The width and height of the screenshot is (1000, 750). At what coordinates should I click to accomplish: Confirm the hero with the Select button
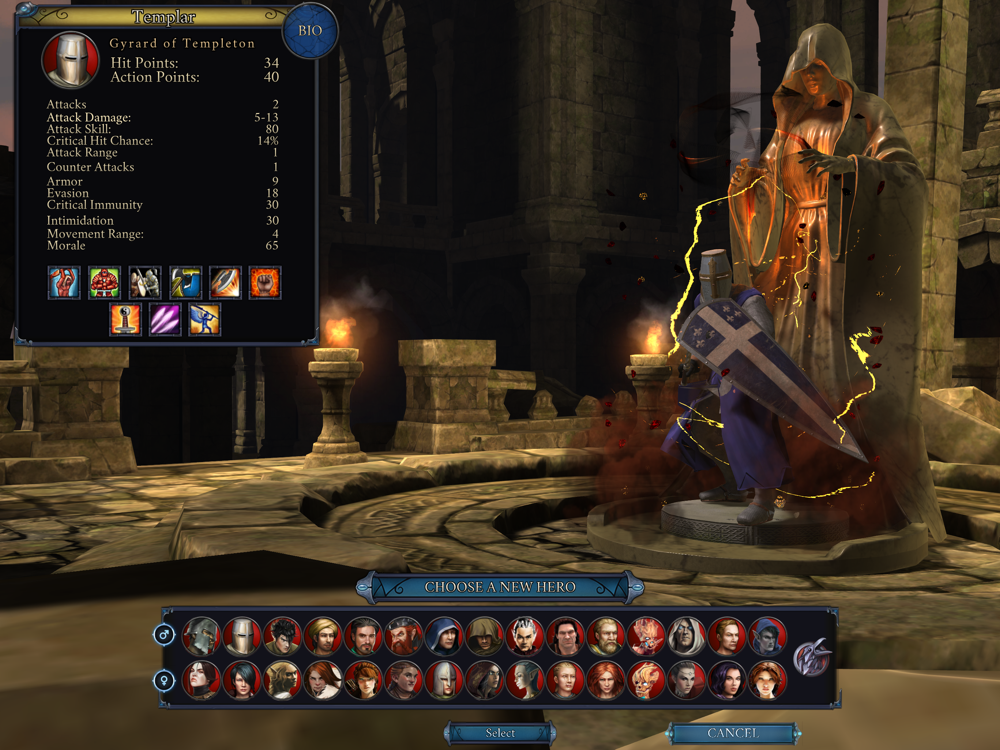tap(500, 733)
